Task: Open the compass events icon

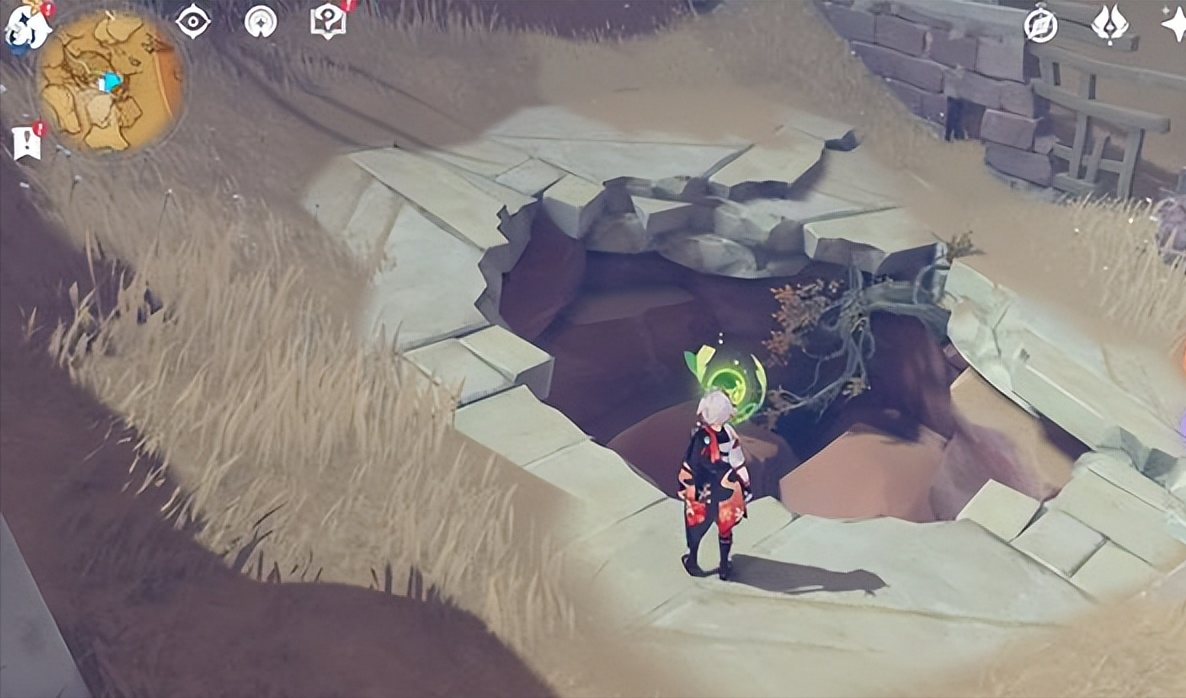Action: (1041, 25)
